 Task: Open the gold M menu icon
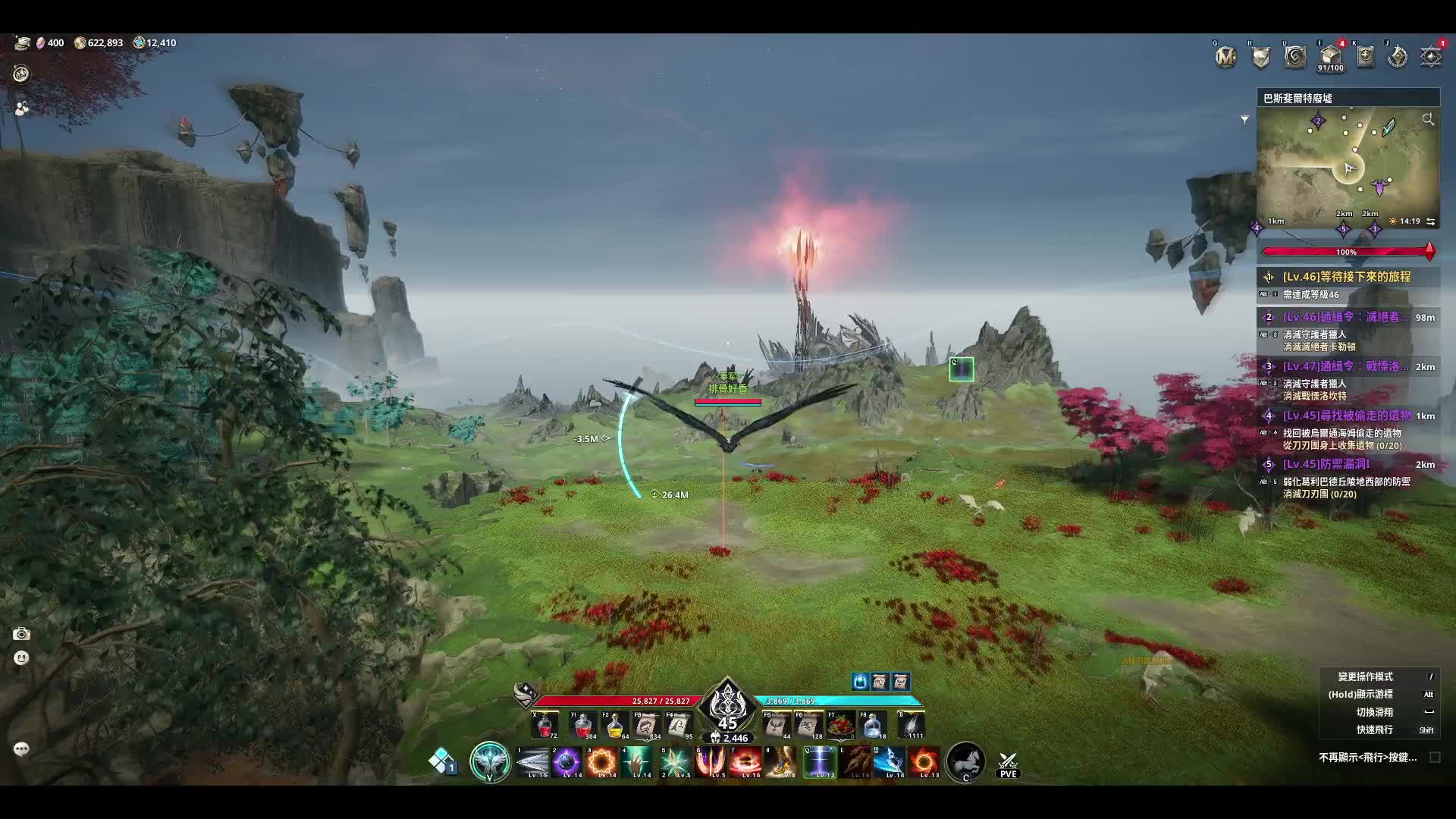[1225, 57]
